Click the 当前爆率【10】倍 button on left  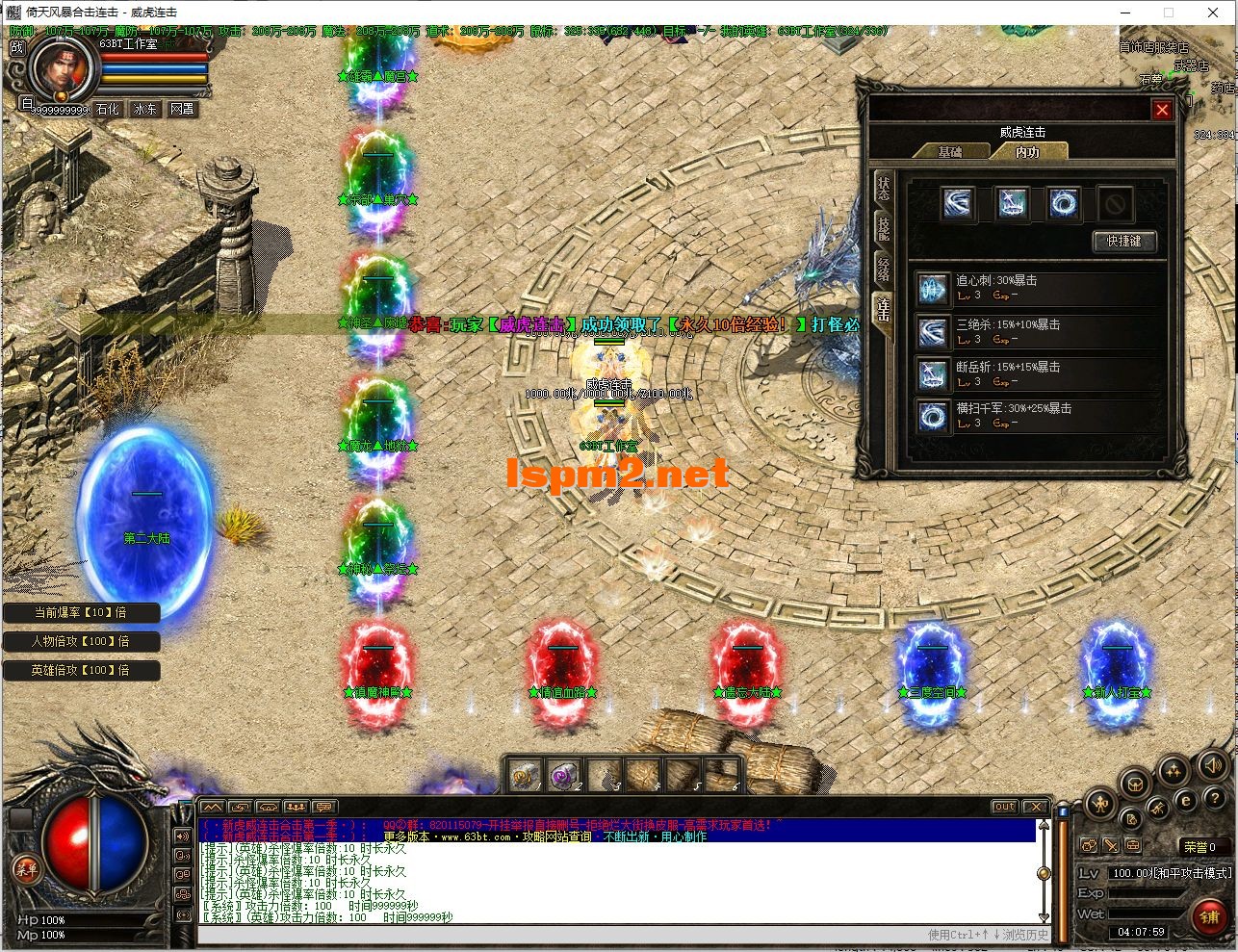click(82, 612)
